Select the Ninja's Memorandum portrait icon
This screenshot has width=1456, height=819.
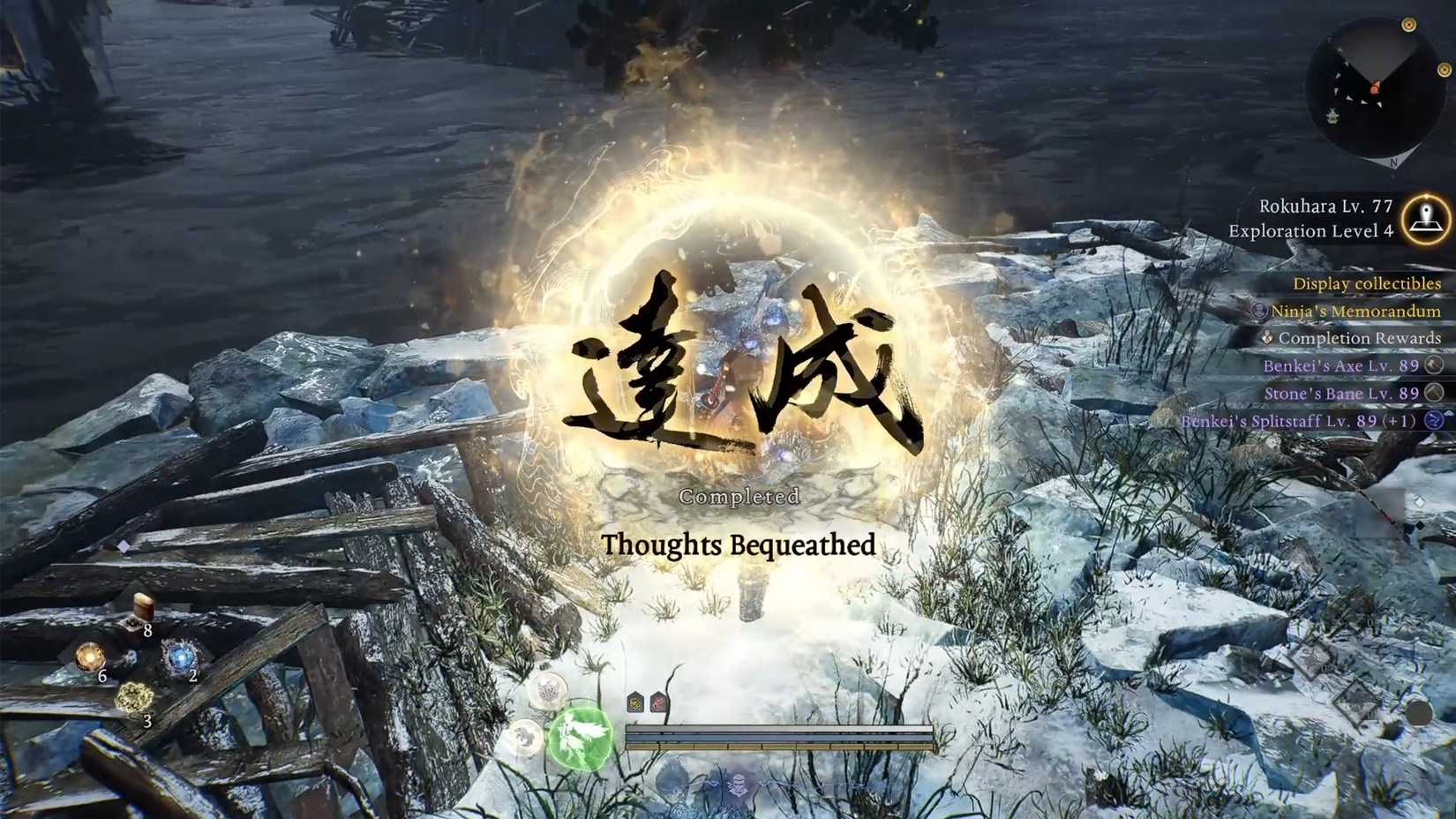point(1259,312)
